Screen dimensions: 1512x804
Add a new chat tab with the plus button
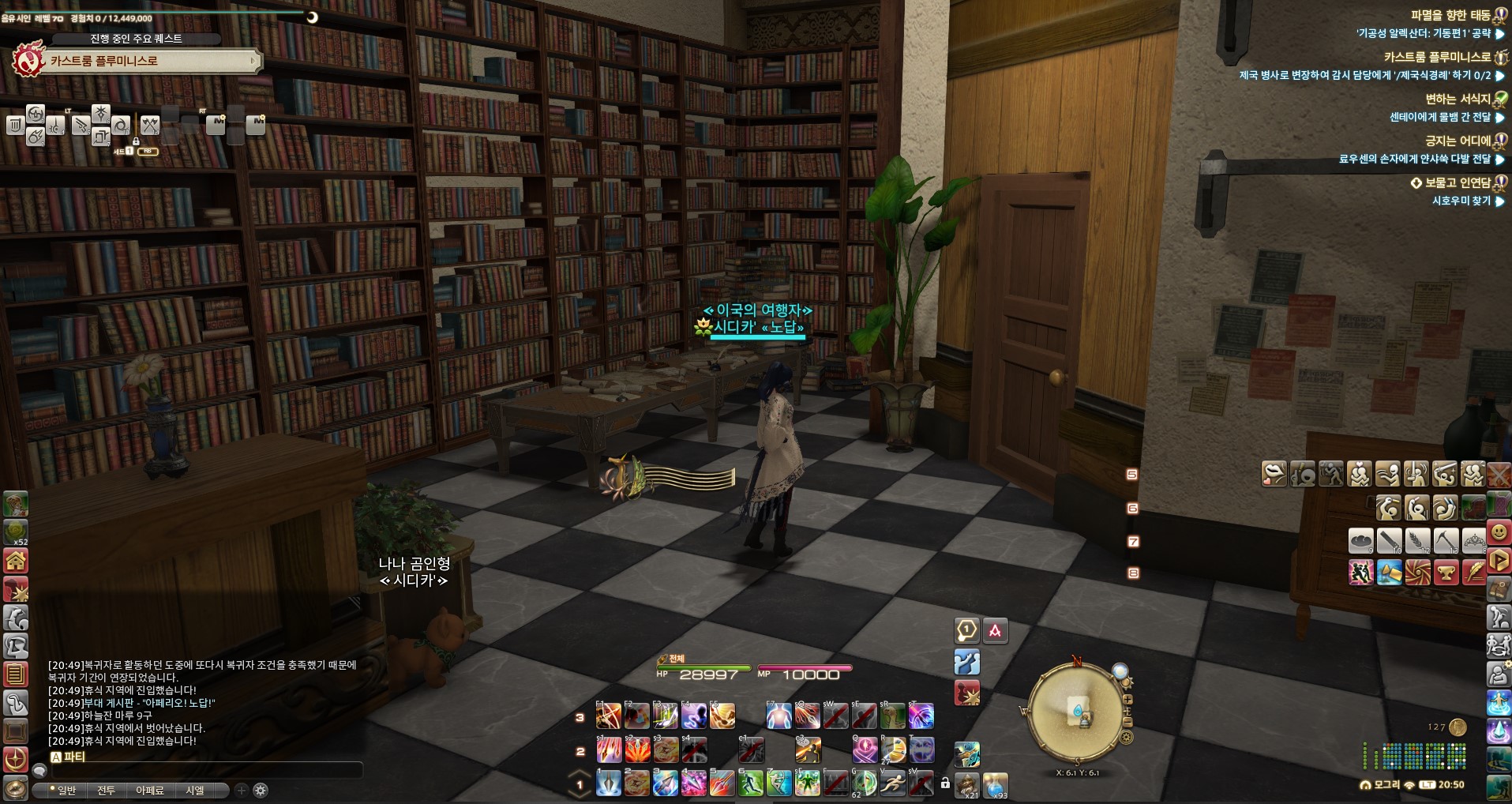tap(242, 790)
